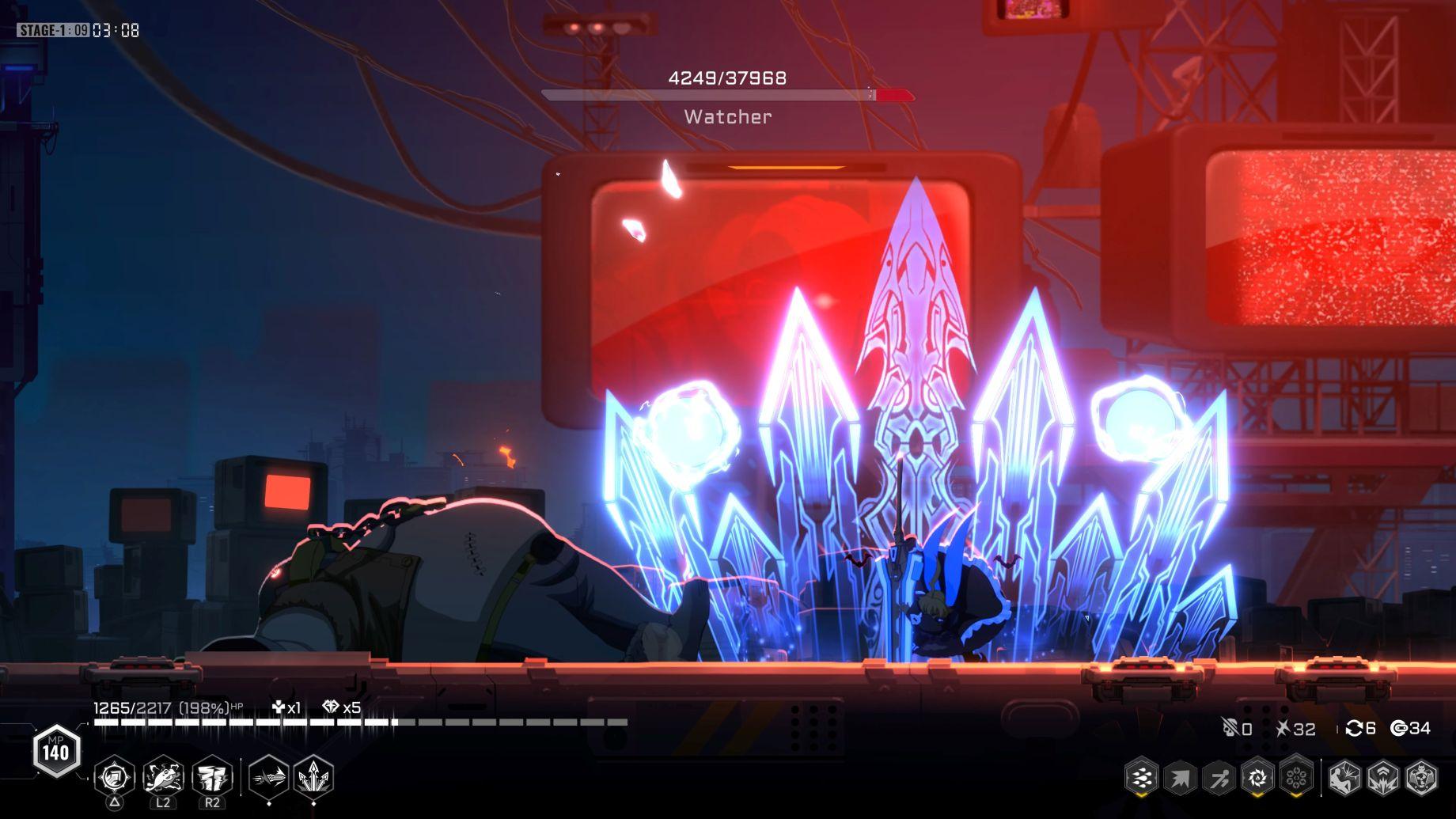This screenshot has width=1456, height=819.
Task: Click the droplet swarm passive icon
Action: coord(1142,779)
